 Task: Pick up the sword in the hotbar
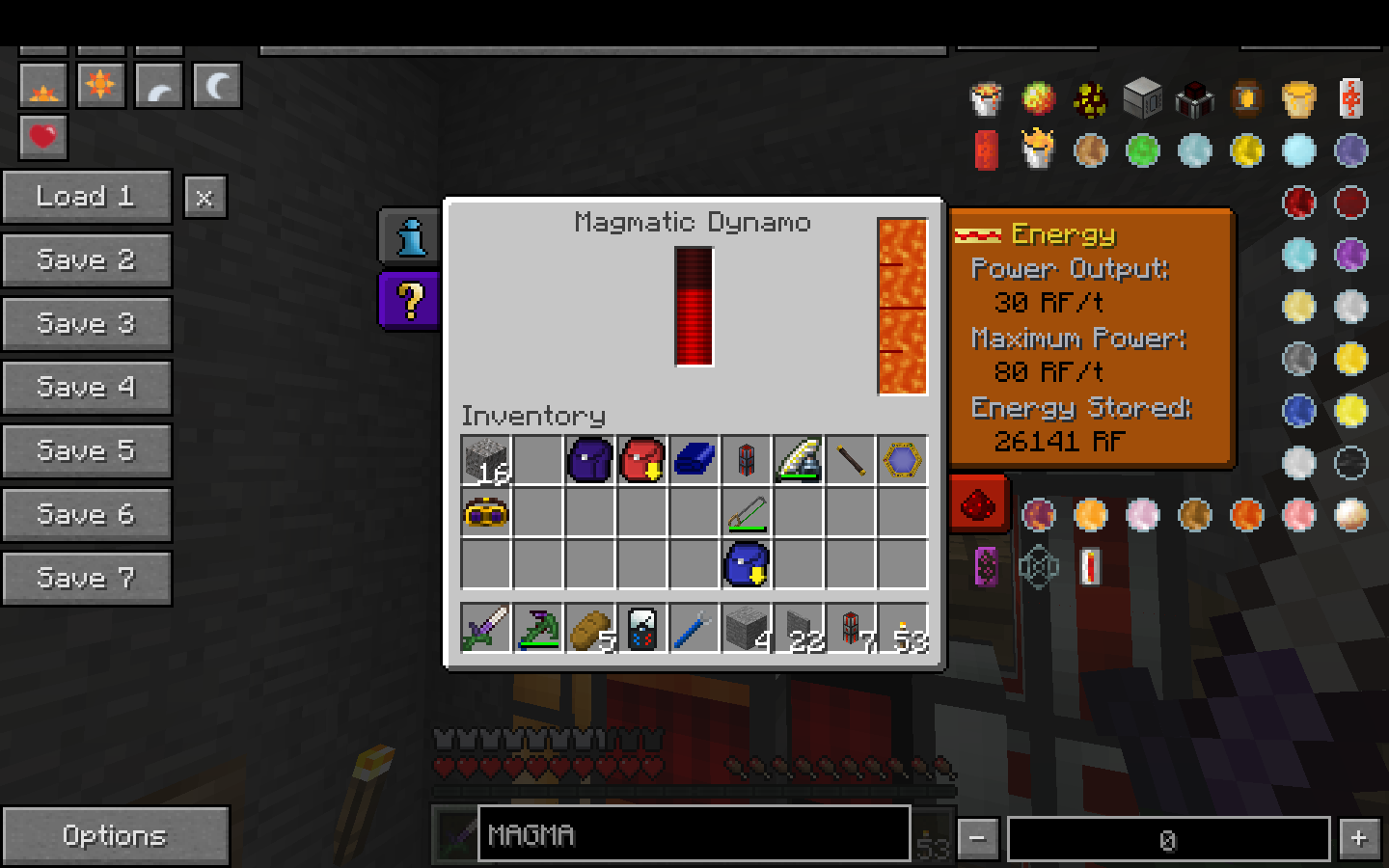tap(486, 629)
